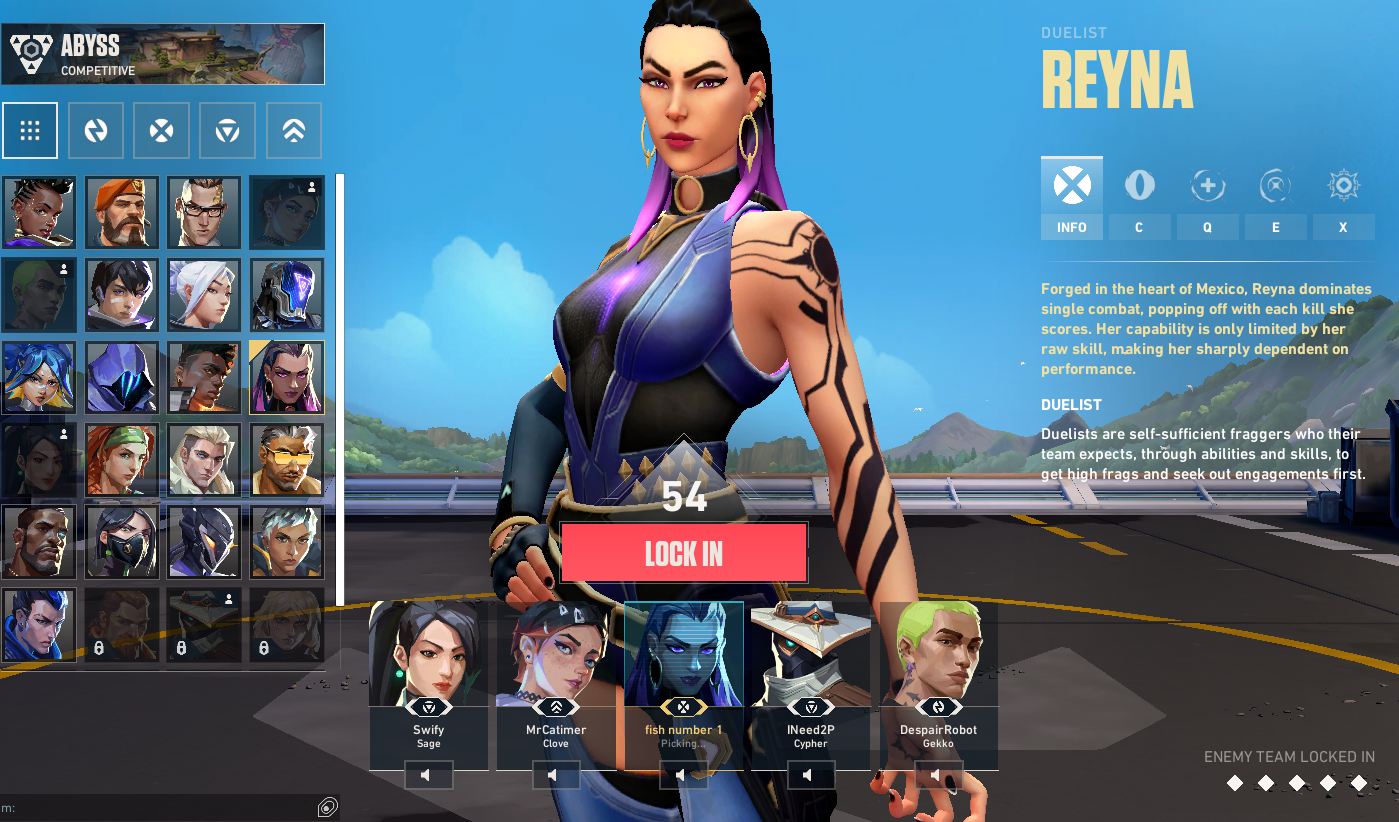Screen dimensions: 1399x822
Task: Filter agents by the Controller role
Action: pyautogui.click(x=294, y=130)
